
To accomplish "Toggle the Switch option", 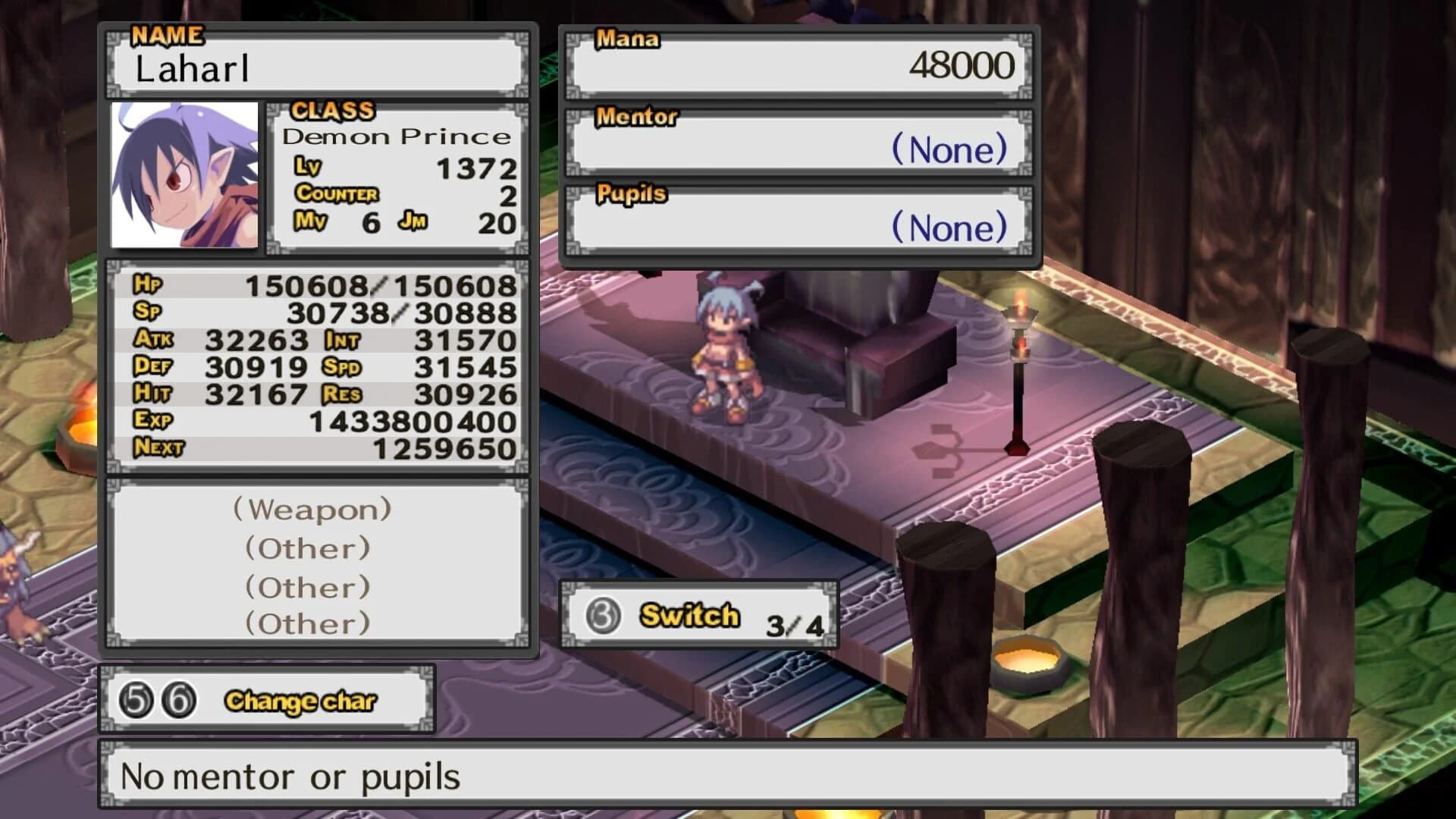I will click(689, 616).
